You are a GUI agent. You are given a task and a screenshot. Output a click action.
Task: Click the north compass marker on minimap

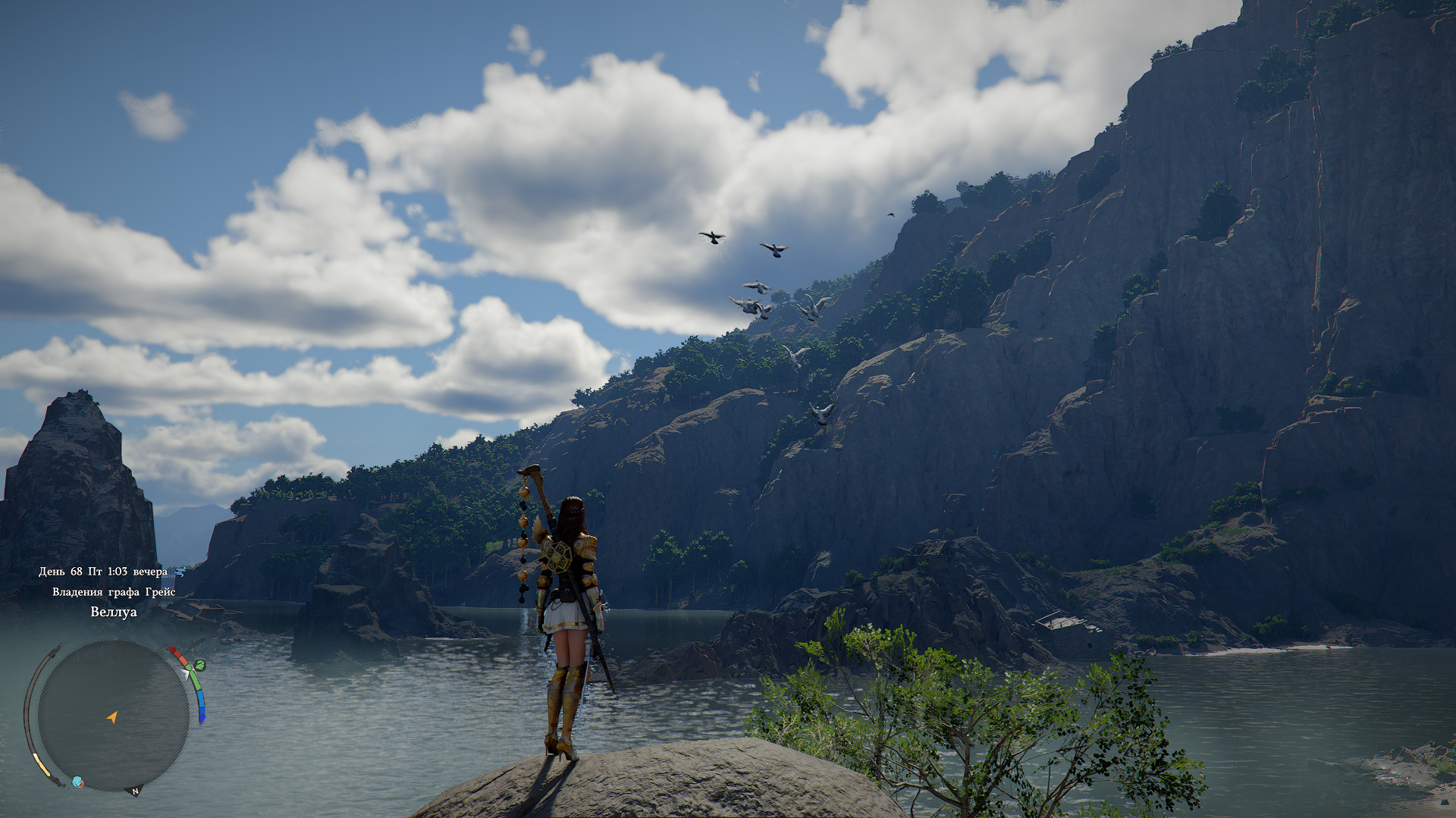136,791
